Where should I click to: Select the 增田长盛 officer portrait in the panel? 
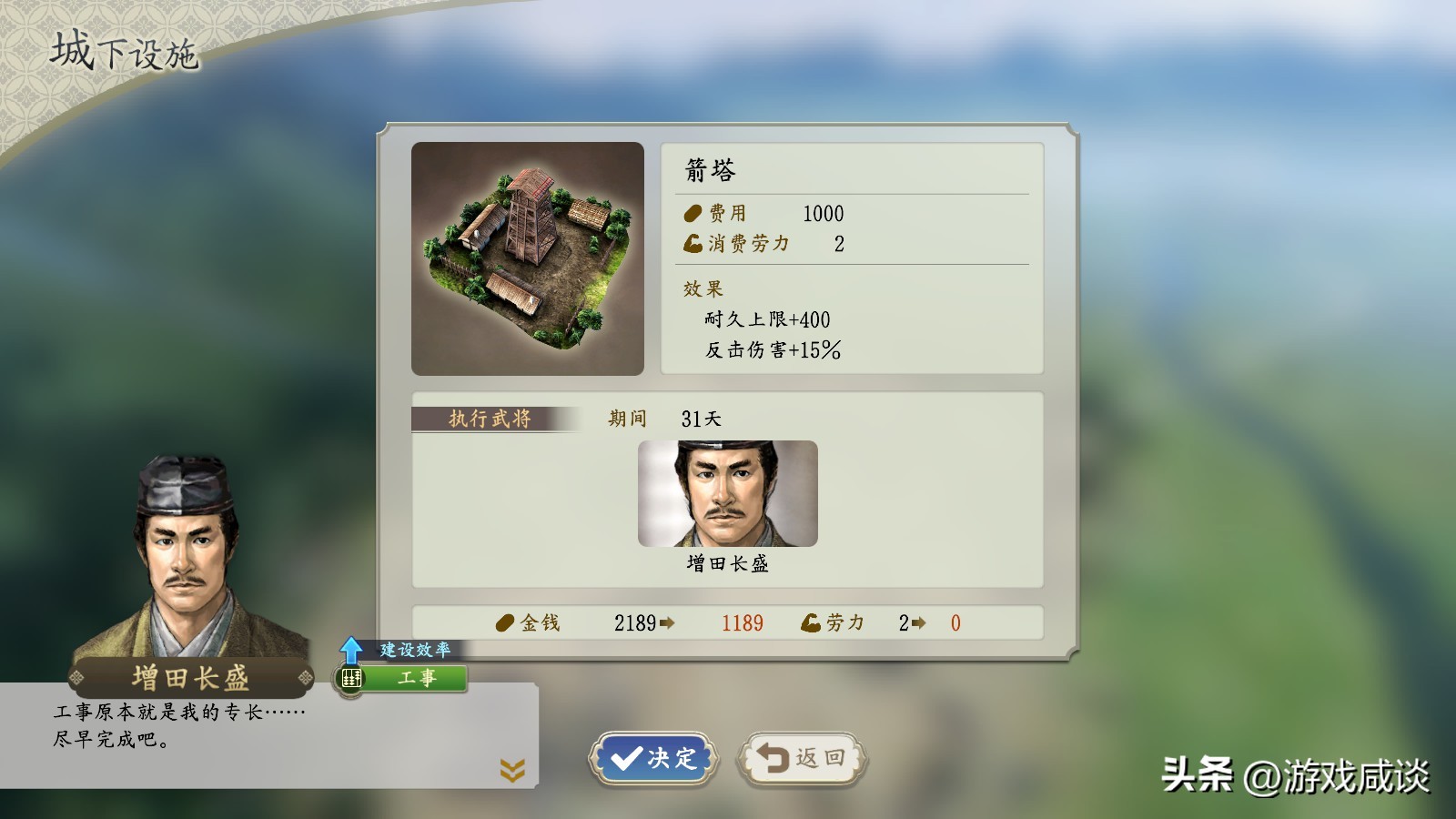click(727, 494)
